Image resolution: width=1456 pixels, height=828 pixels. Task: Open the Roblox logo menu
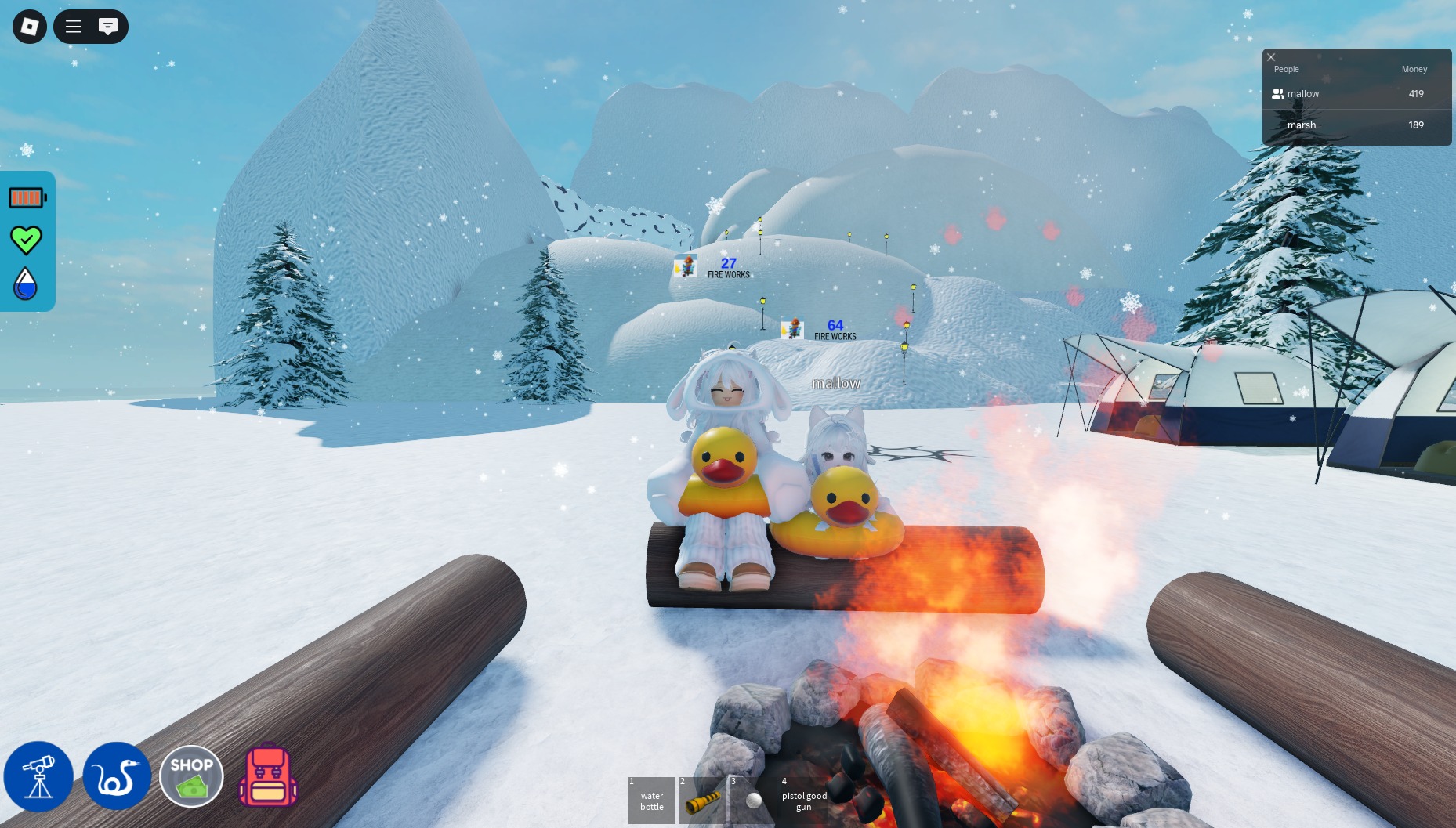tap(30, 27)
